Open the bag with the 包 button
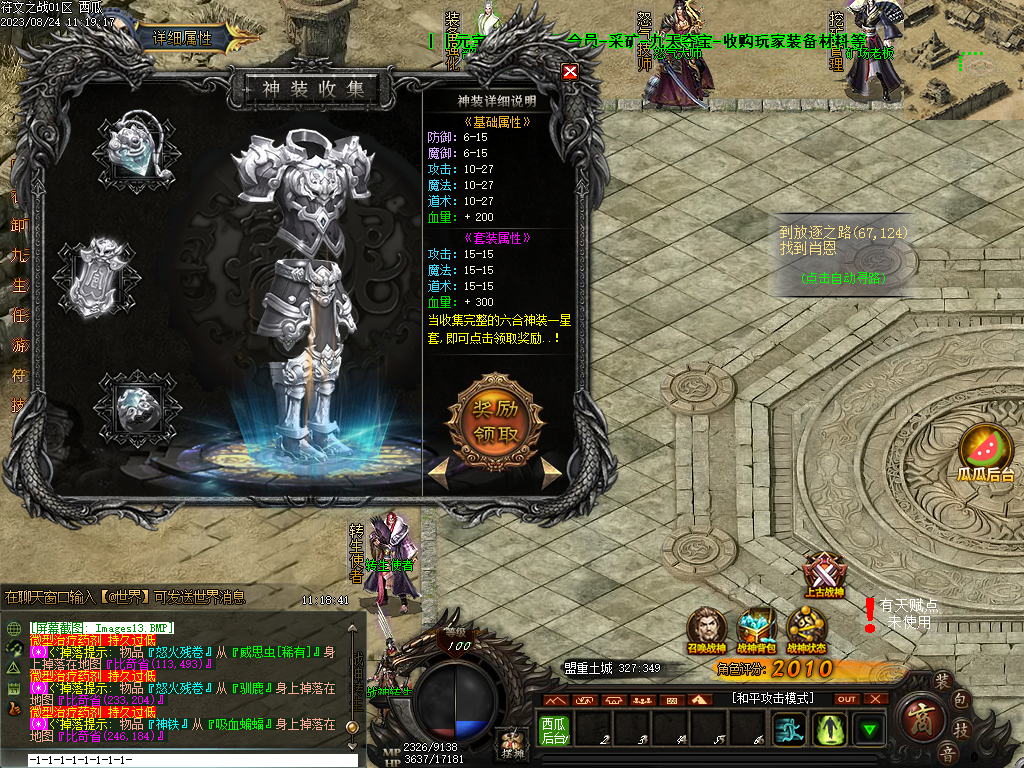This screenshot has width=1024, height=768. point(960,699)
